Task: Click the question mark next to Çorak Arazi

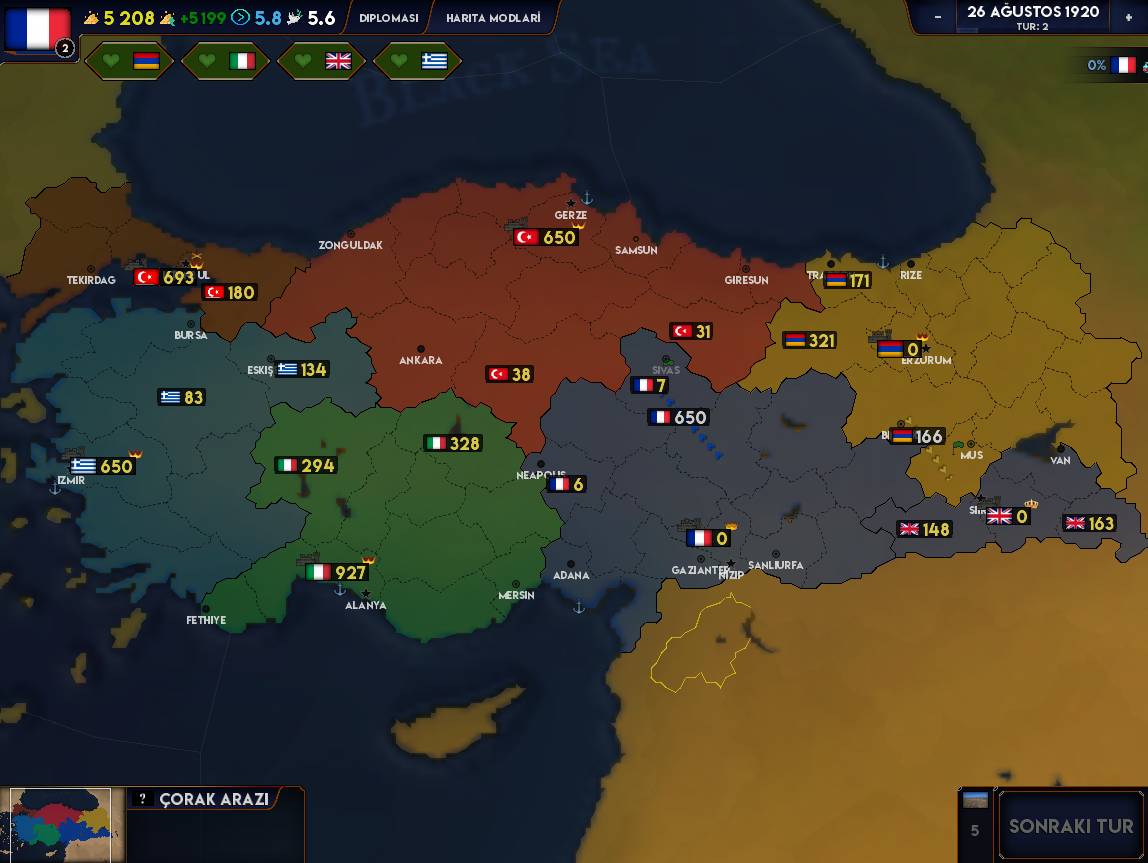Action: [143, 798]
